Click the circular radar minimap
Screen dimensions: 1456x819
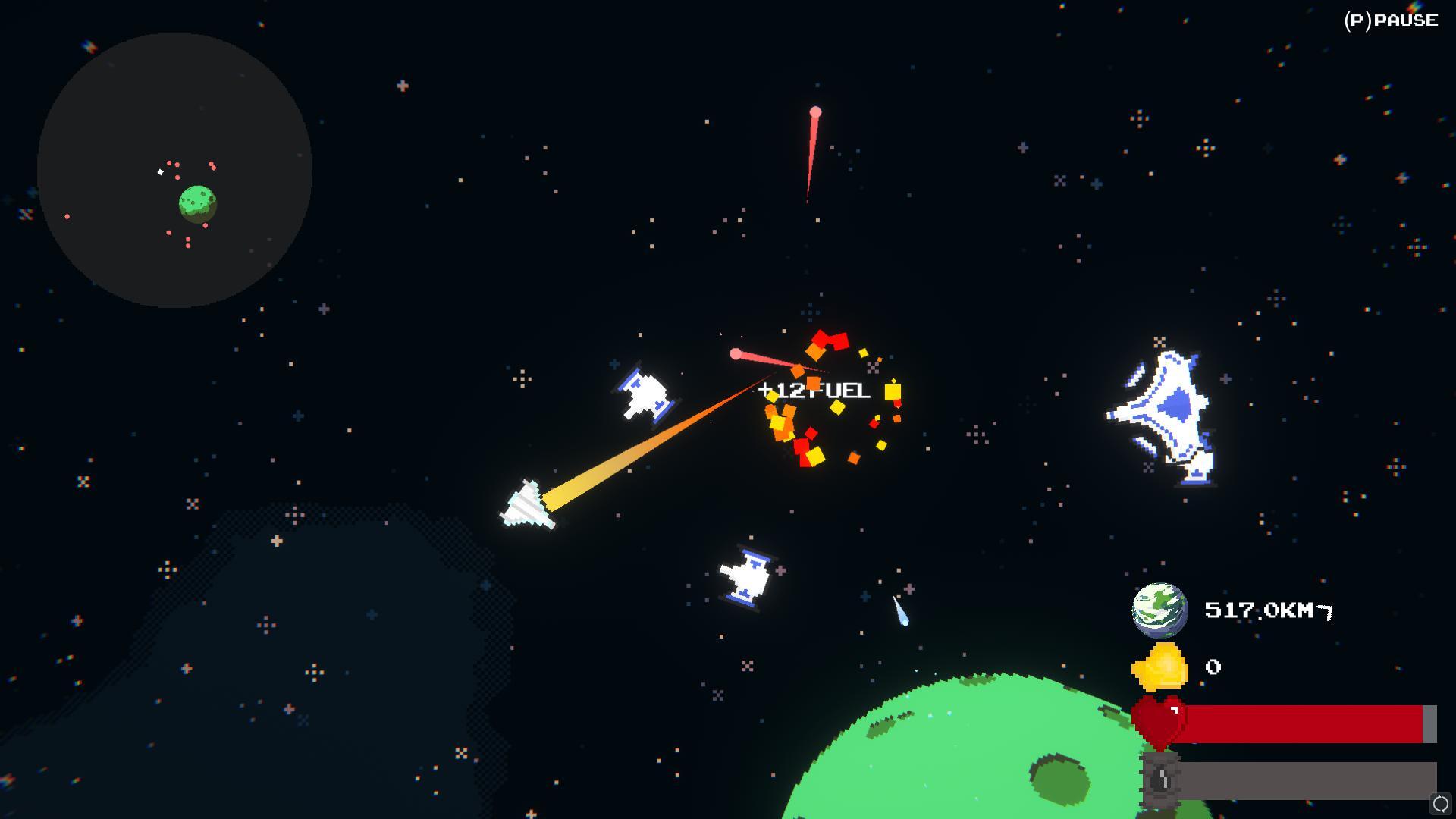174,170
